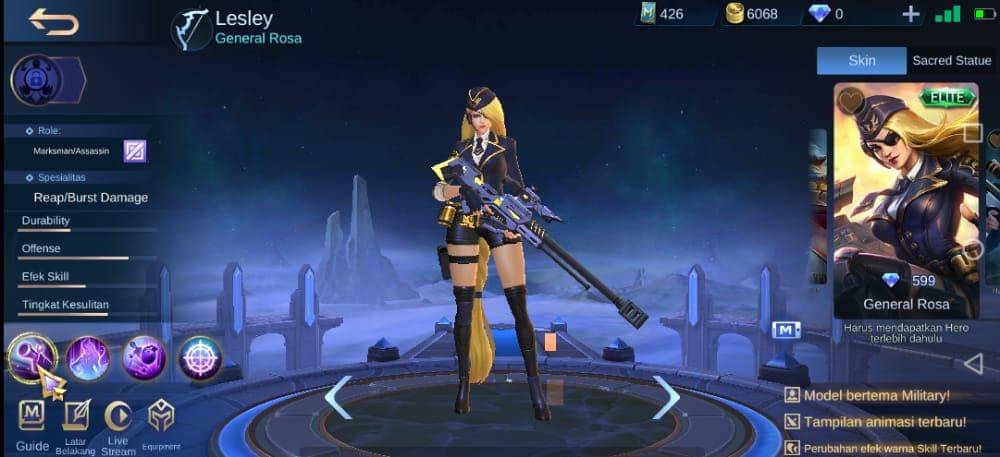
Task: Open the General Rosa skin card
Action: point(906,200)
